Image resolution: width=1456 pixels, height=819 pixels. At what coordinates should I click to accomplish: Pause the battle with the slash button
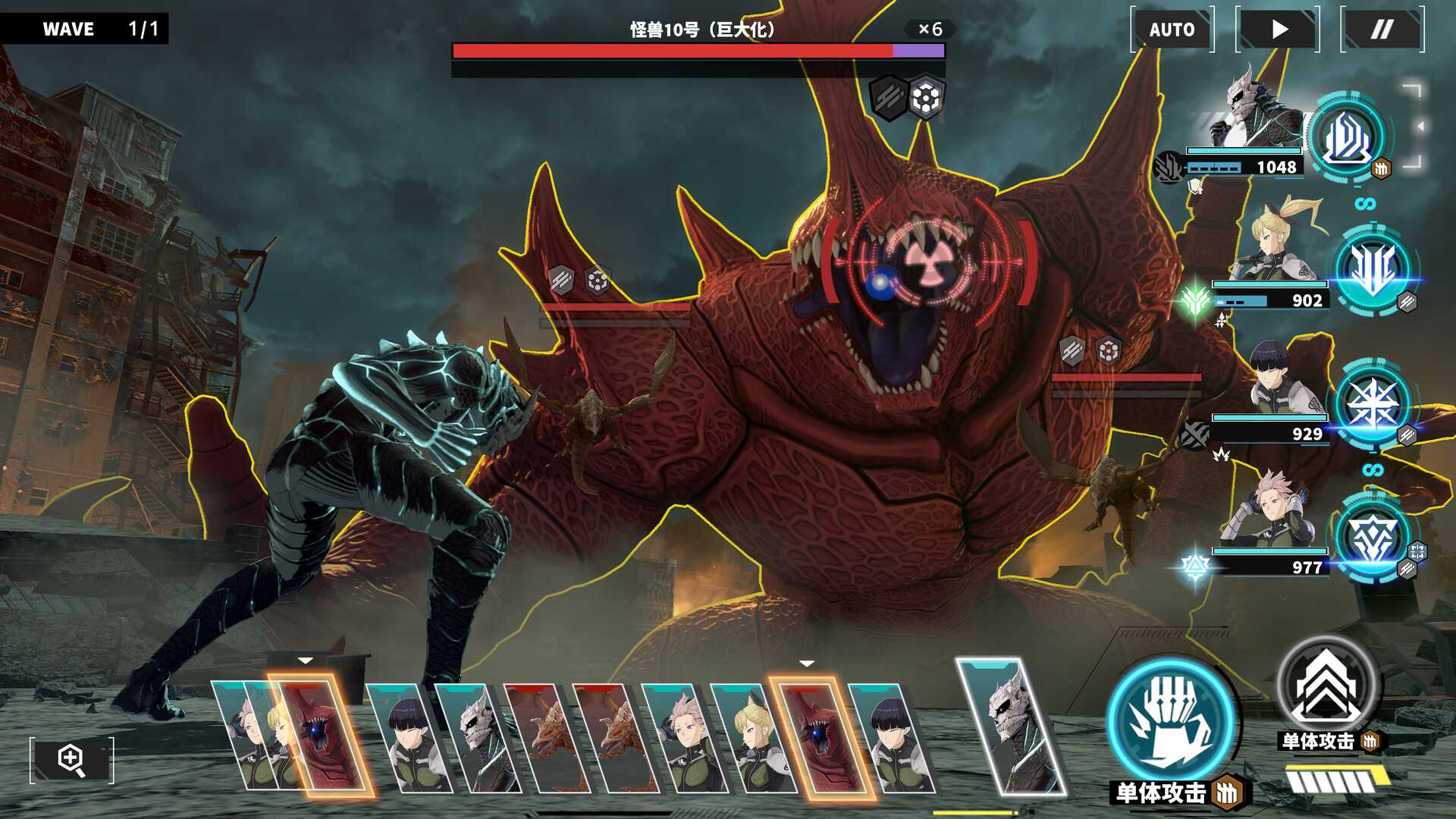[1382, 30]
